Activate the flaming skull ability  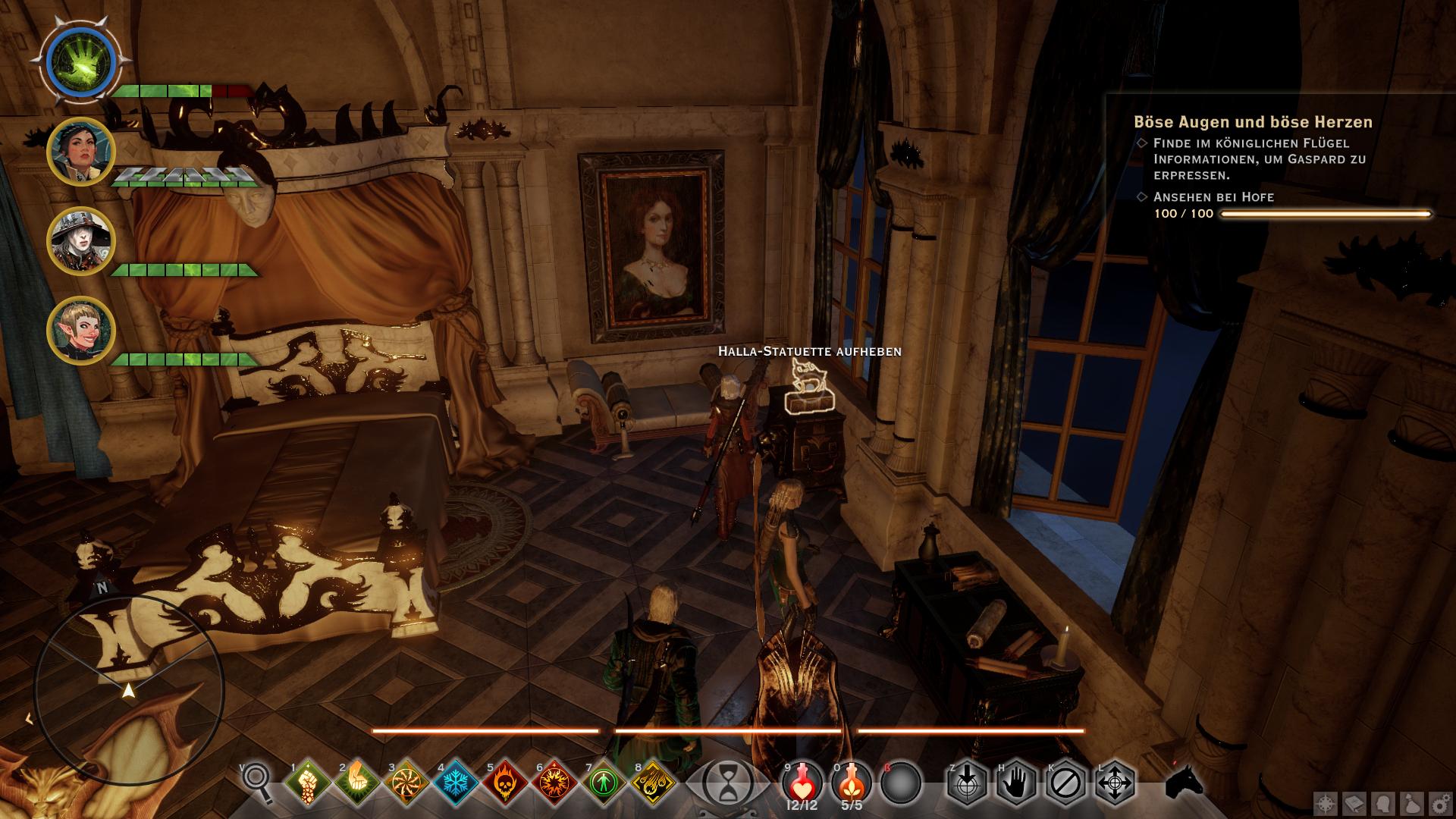pyautogui.click(x=505, y=783)
